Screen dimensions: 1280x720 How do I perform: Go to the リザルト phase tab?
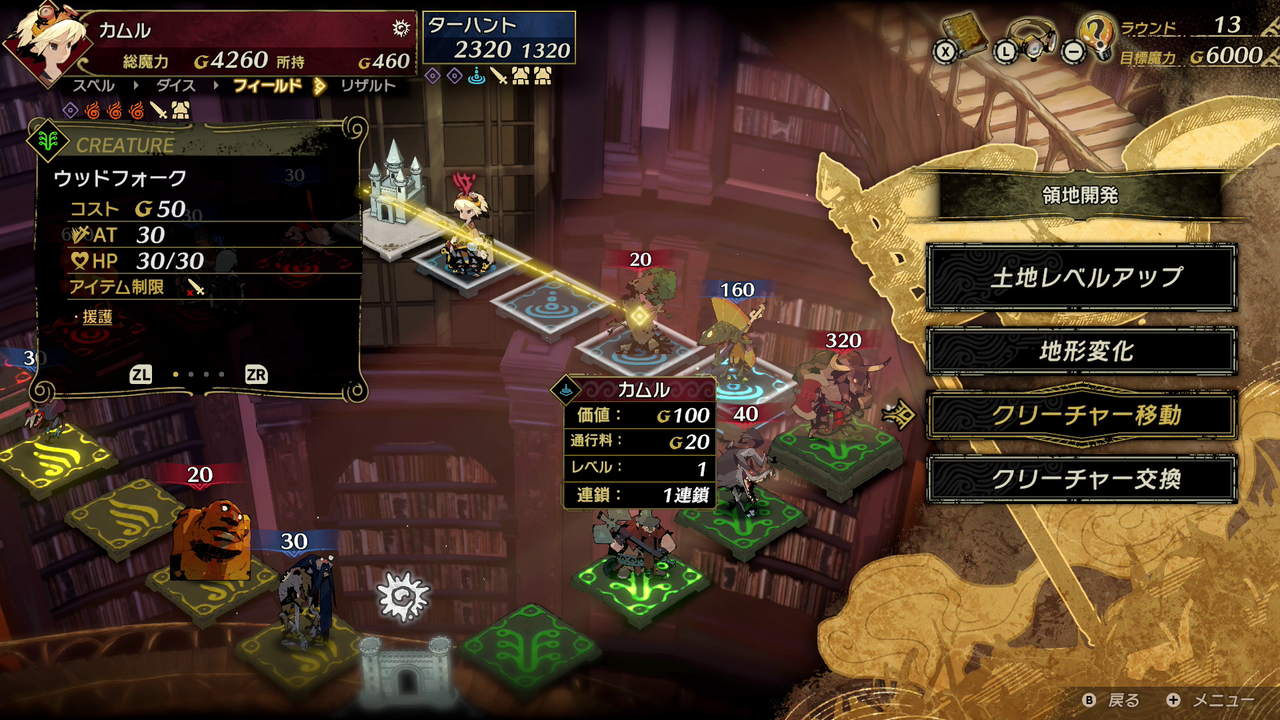click(367, 86)
